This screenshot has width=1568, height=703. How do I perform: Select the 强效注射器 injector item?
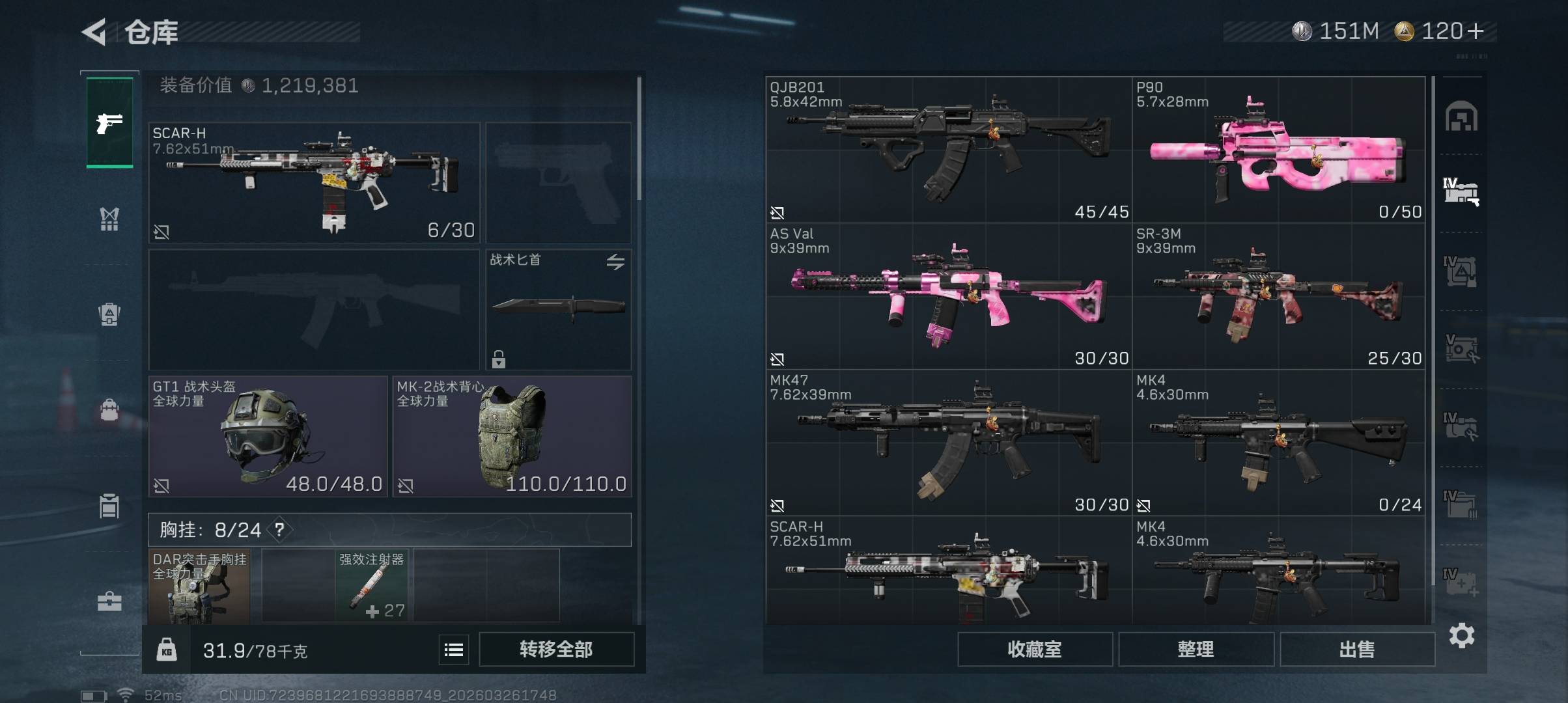coord(371,585)
